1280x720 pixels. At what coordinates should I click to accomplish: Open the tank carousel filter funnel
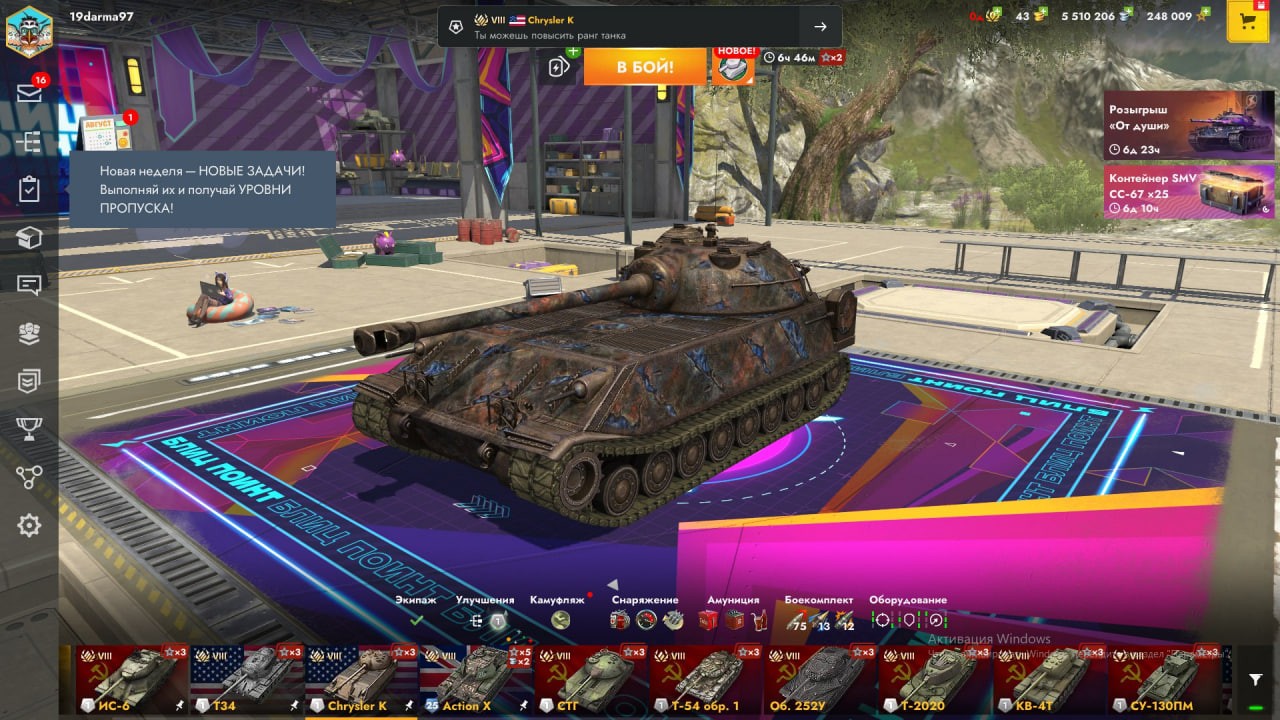tap(1256, 680)
